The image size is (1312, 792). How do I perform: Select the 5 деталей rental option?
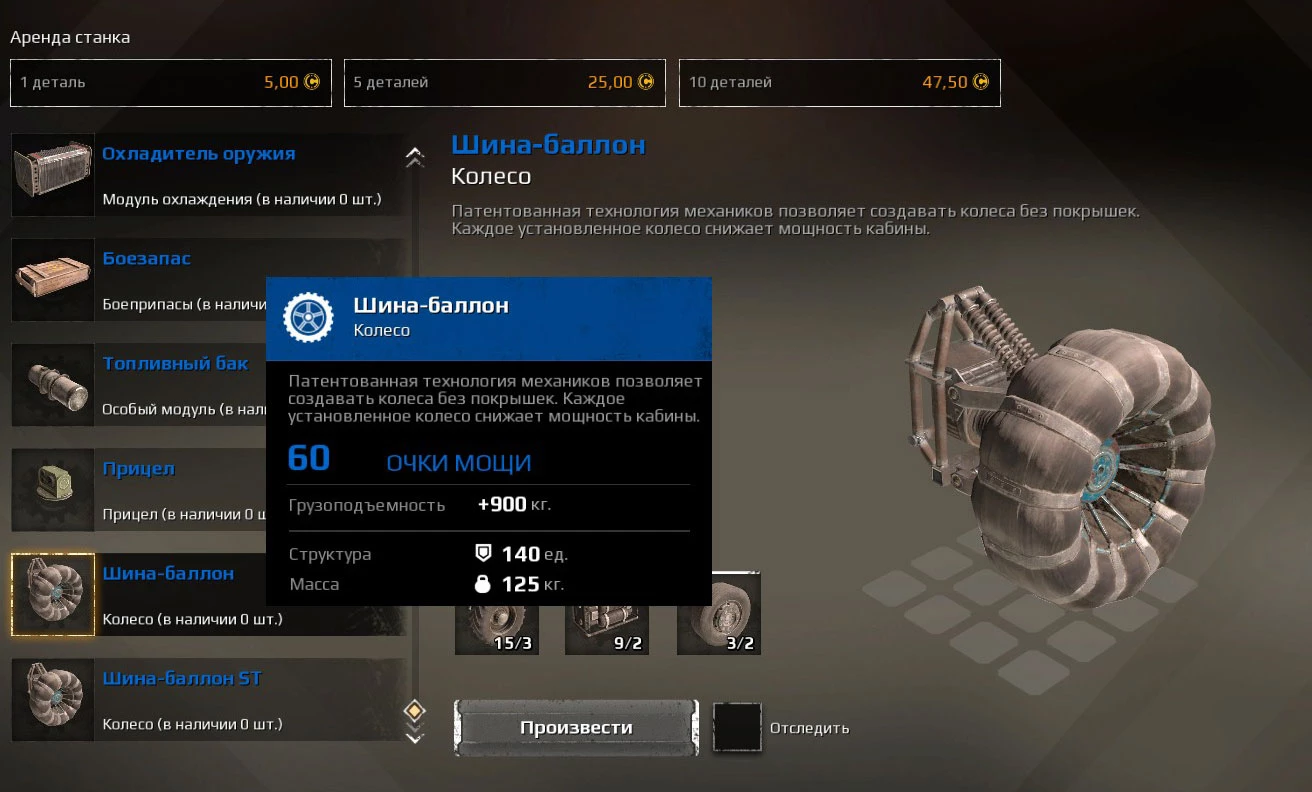(x=504, y=83)
